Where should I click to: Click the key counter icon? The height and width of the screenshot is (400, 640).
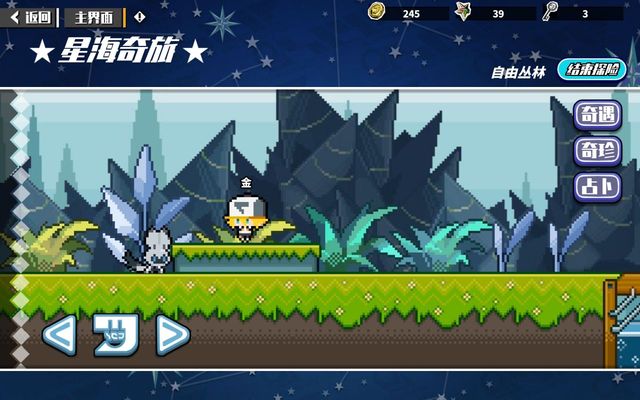(551, 12)
